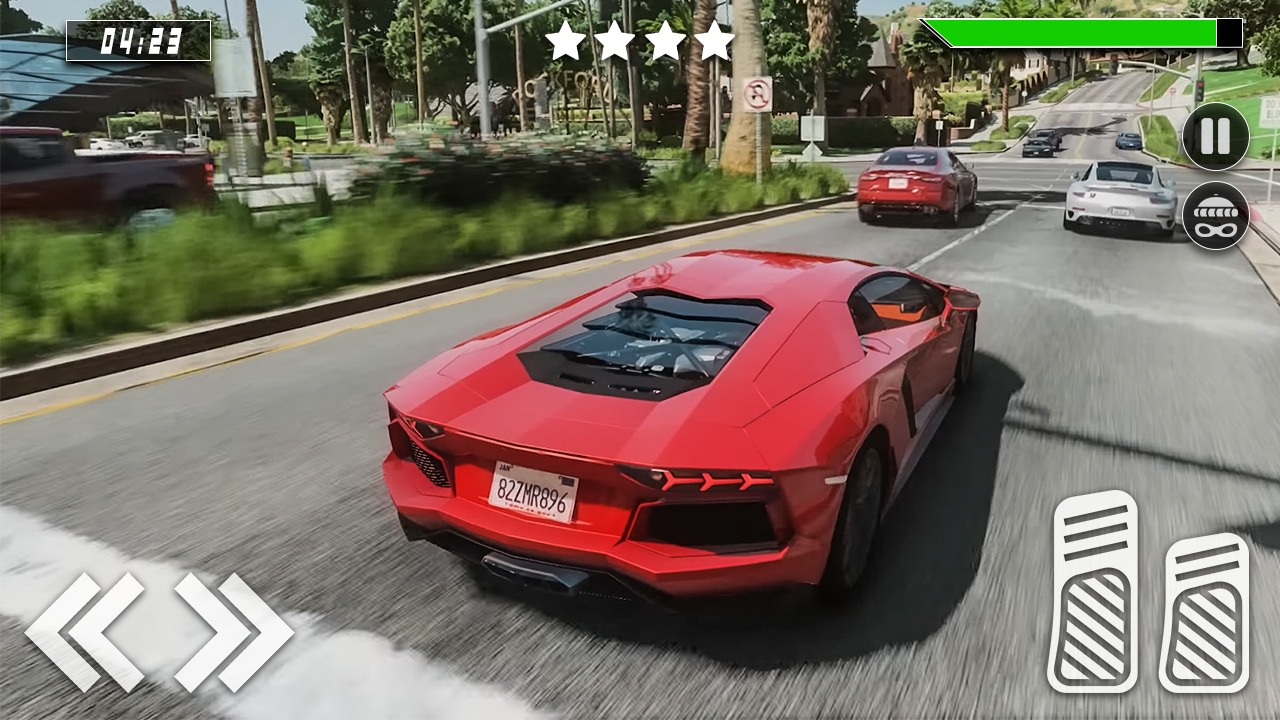Click the green progress bar
The width and height of the screenshot is (1280, 720).
pos(1070,32)
